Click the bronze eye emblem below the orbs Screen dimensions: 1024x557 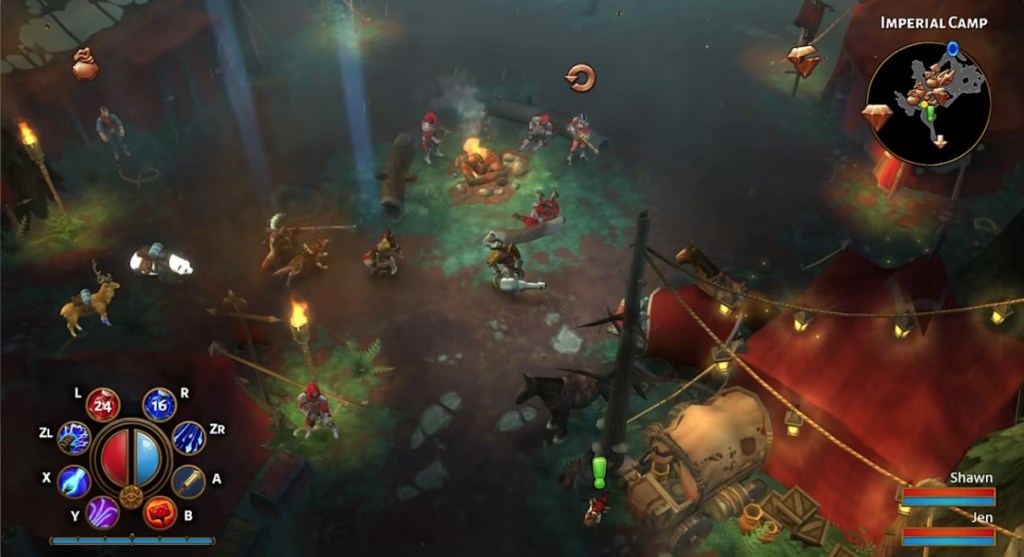(131, 496)
